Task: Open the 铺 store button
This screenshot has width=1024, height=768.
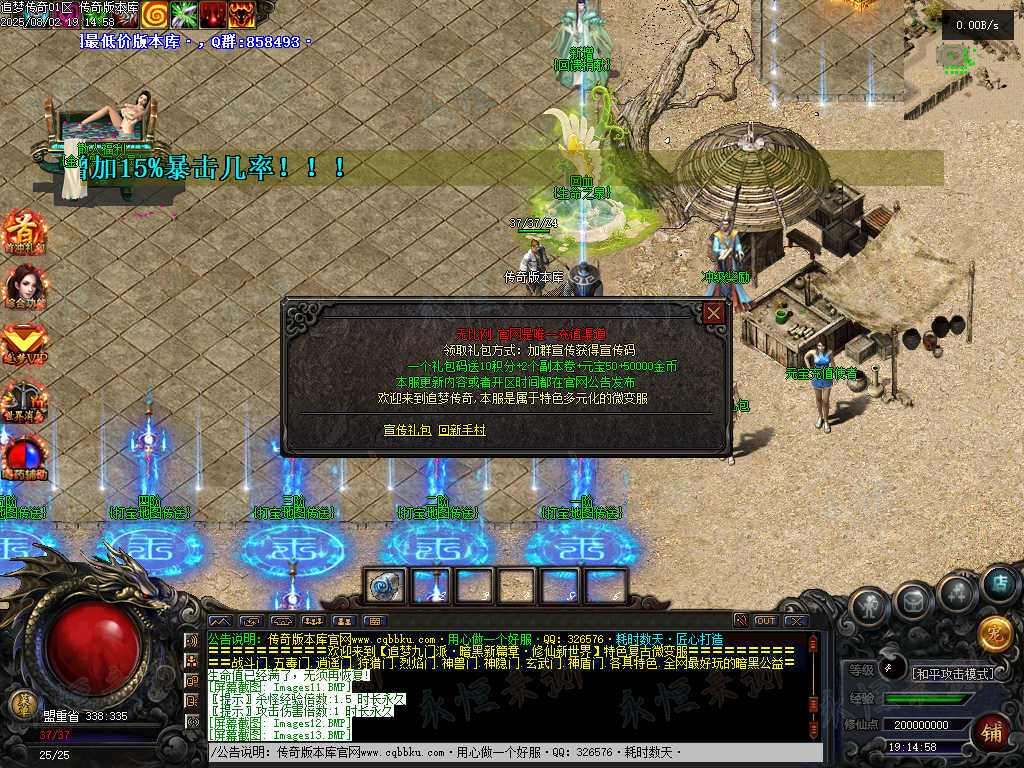Action: pyautogui.click(x=991, y=733)
